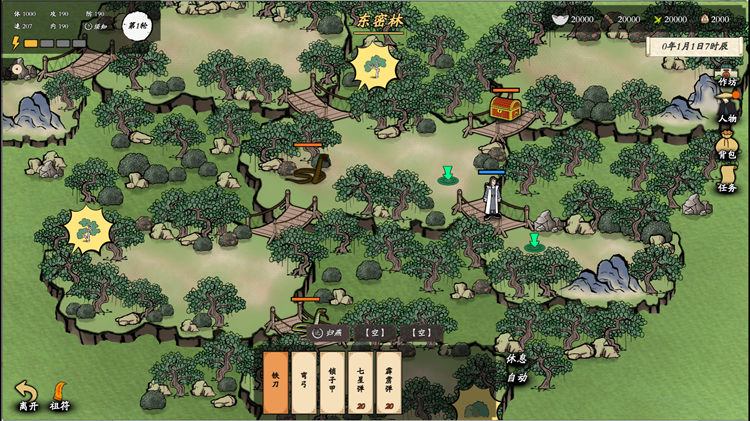Open the 作坊 workshop
Viewport: 750px width, 421px height.
(x=727, y=77)
